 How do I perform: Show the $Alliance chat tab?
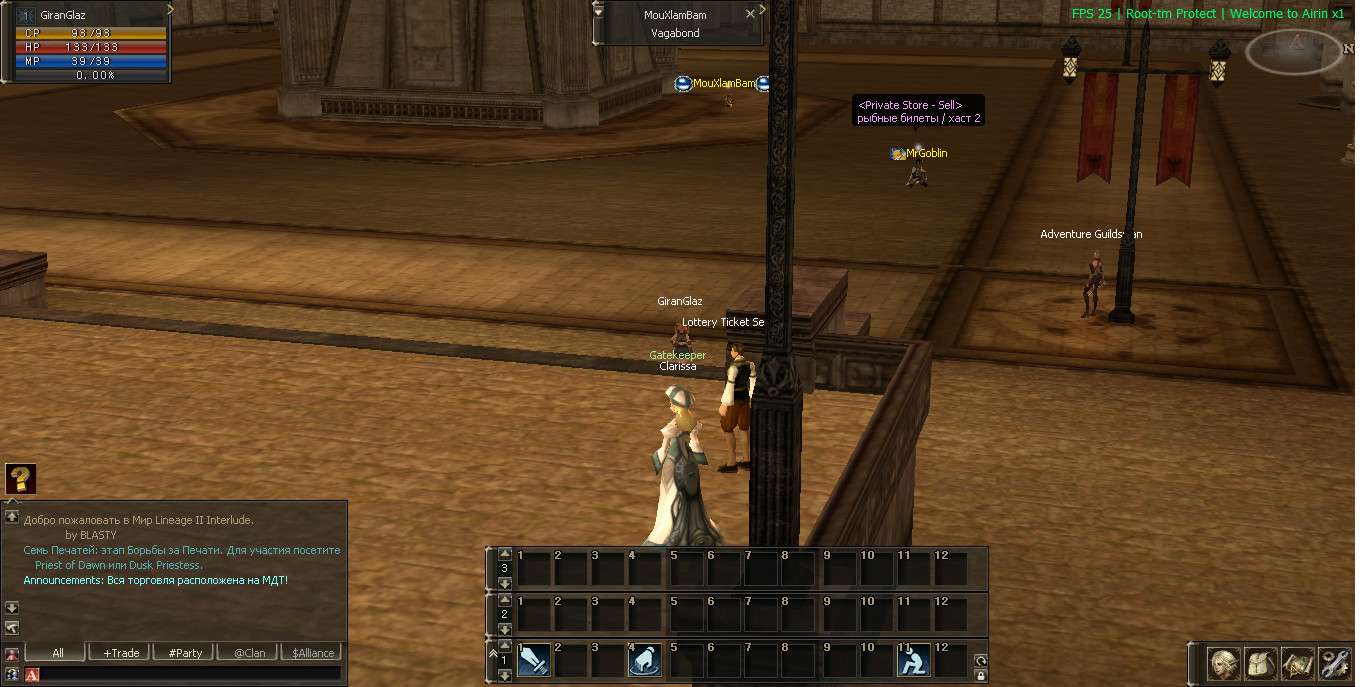pos(313,653)
